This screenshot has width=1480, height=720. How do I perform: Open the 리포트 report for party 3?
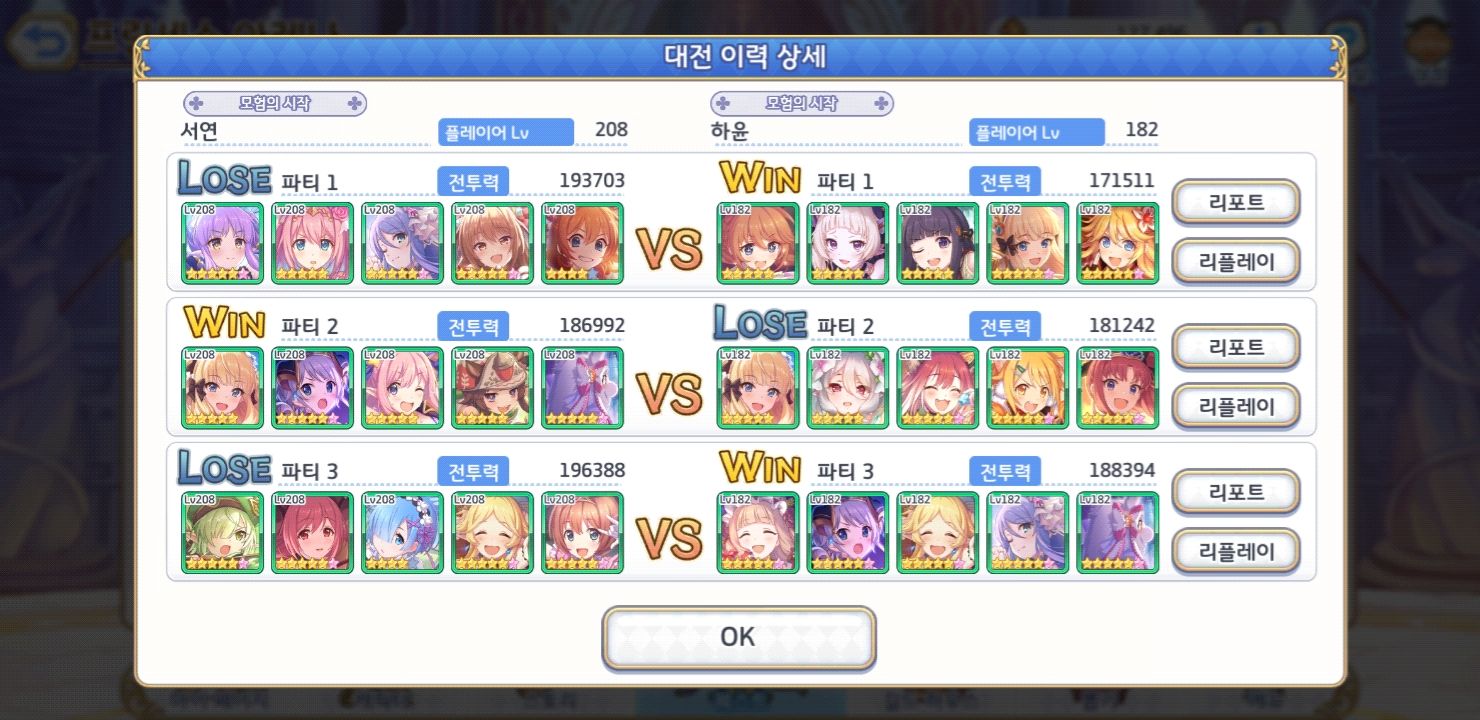click(x=1236, y=492)
